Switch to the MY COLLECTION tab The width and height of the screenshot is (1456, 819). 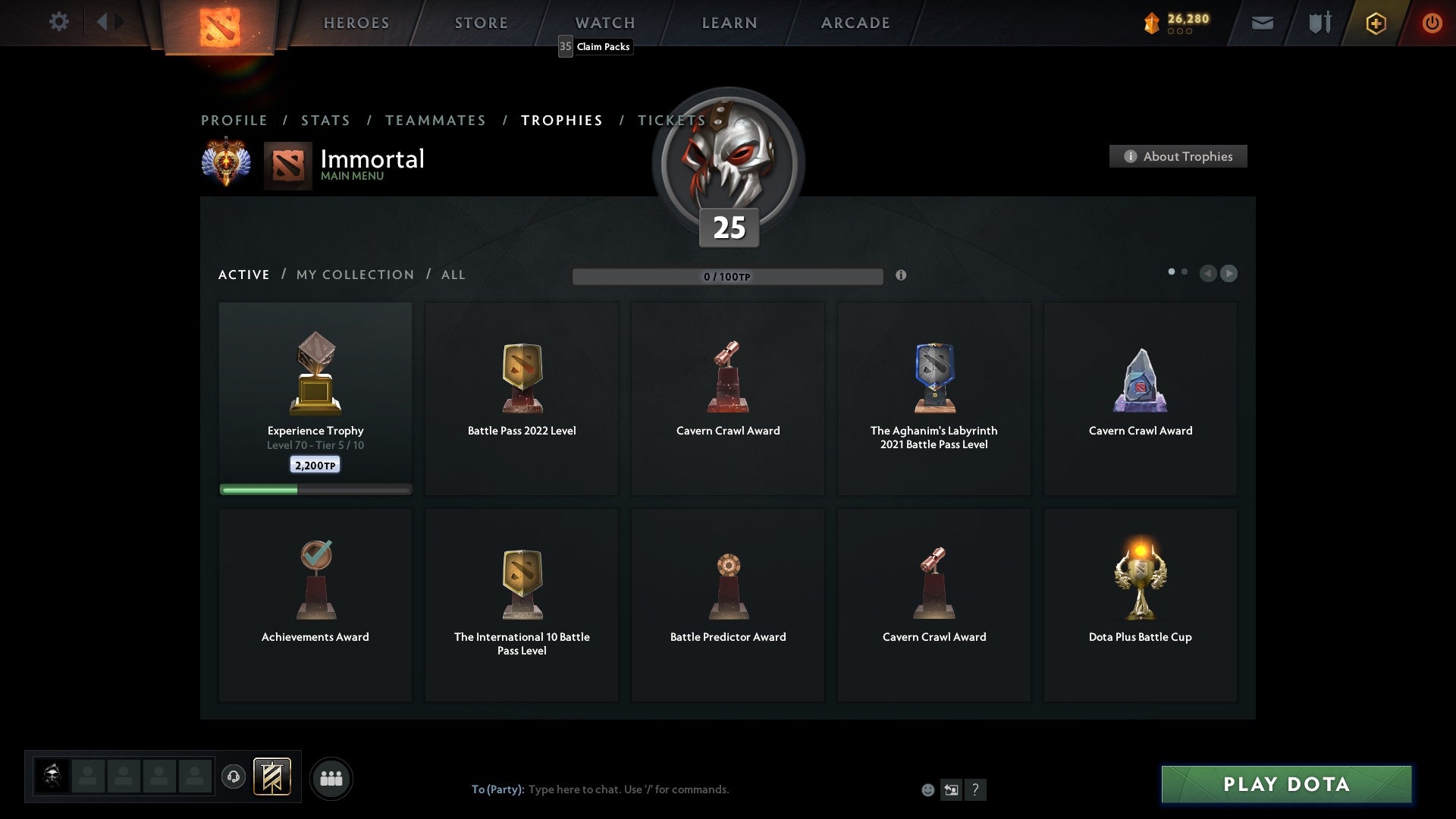point(354,275)
